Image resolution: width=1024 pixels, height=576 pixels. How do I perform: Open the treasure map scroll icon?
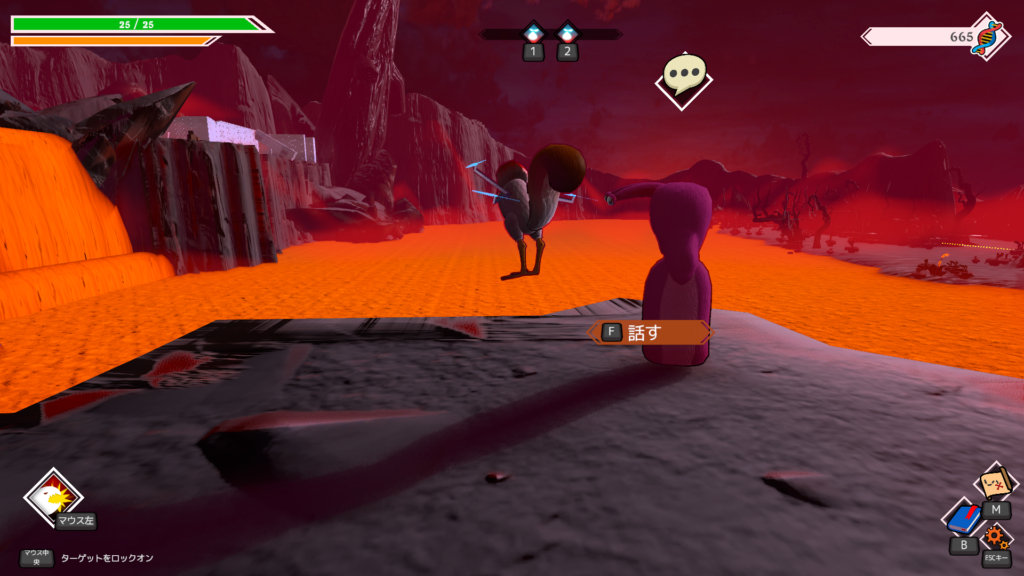point(996,485)
